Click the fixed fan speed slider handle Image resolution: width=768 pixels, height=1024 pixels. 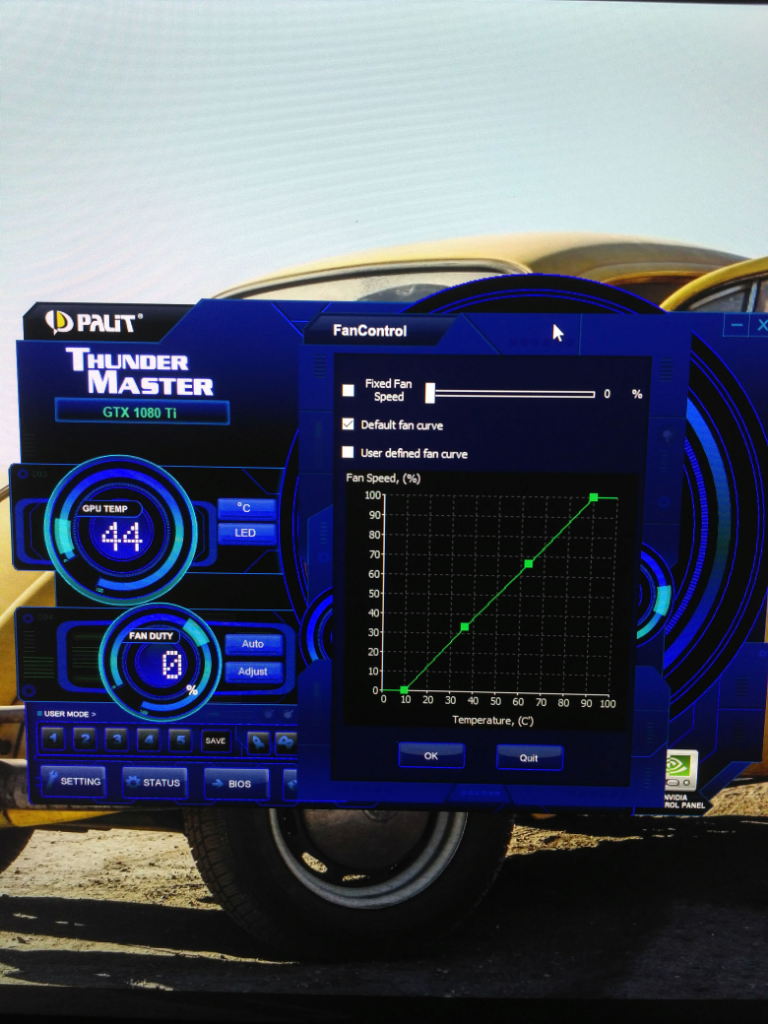(x=430, y=393)
